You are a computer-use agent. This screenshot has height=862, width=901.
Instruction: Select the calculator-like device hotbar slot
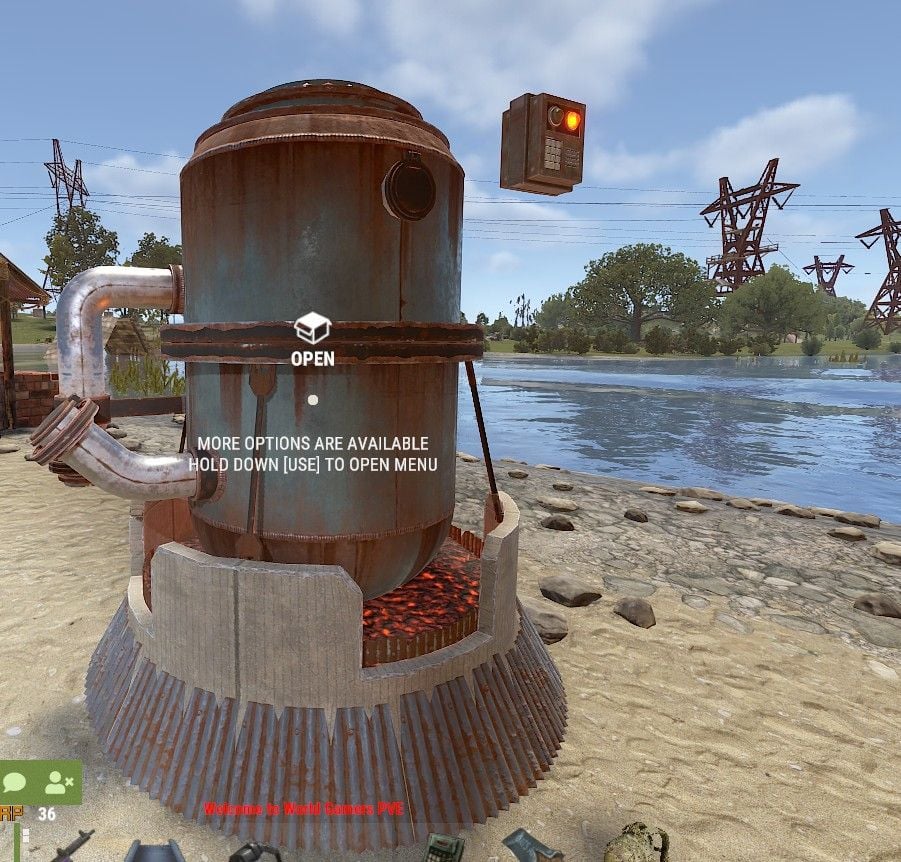coord(443,848)
